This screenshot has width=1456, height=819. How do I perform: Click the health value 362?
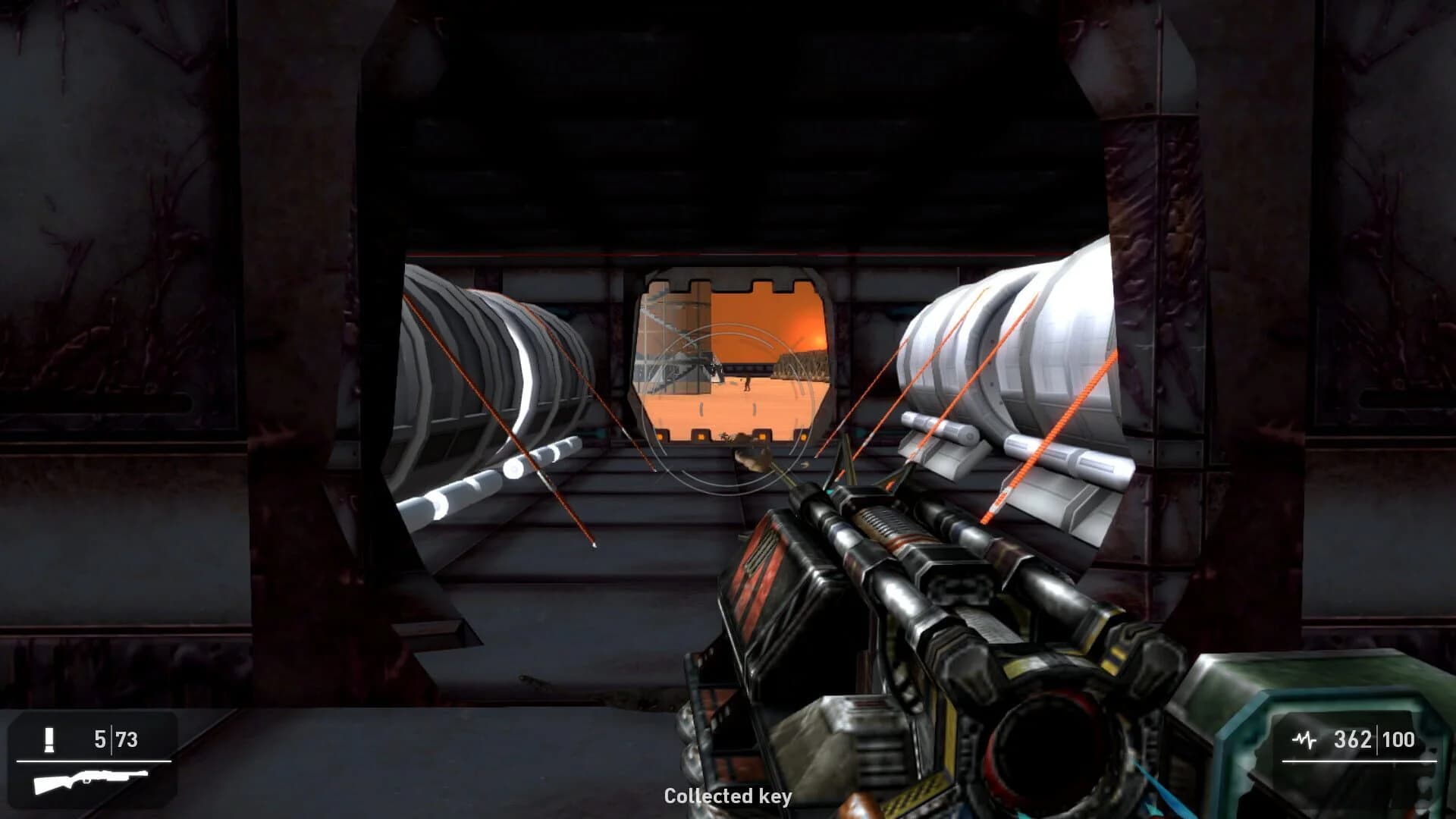(1354, 736)
